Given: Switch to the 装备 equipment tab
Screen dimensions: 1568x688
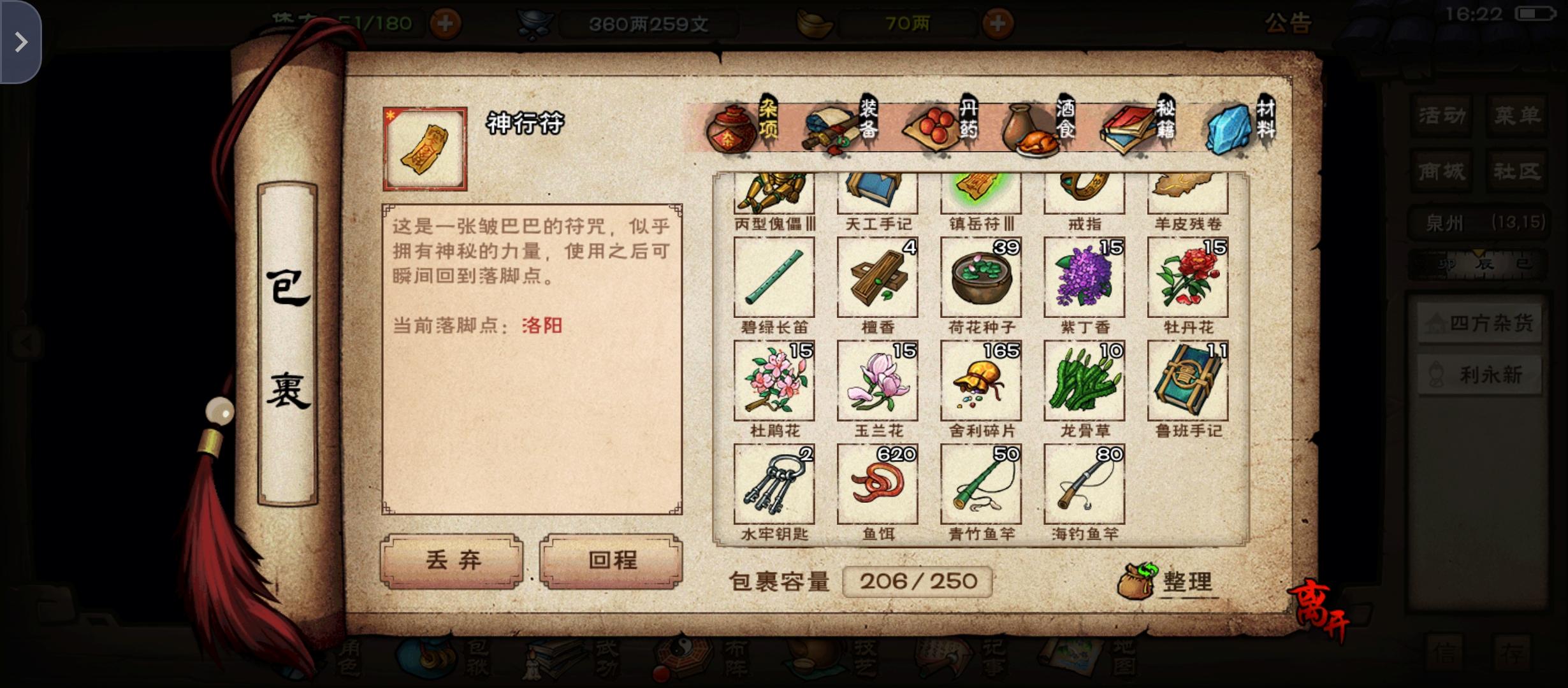Looking at the screenshot, I should [x=848, y=127].
